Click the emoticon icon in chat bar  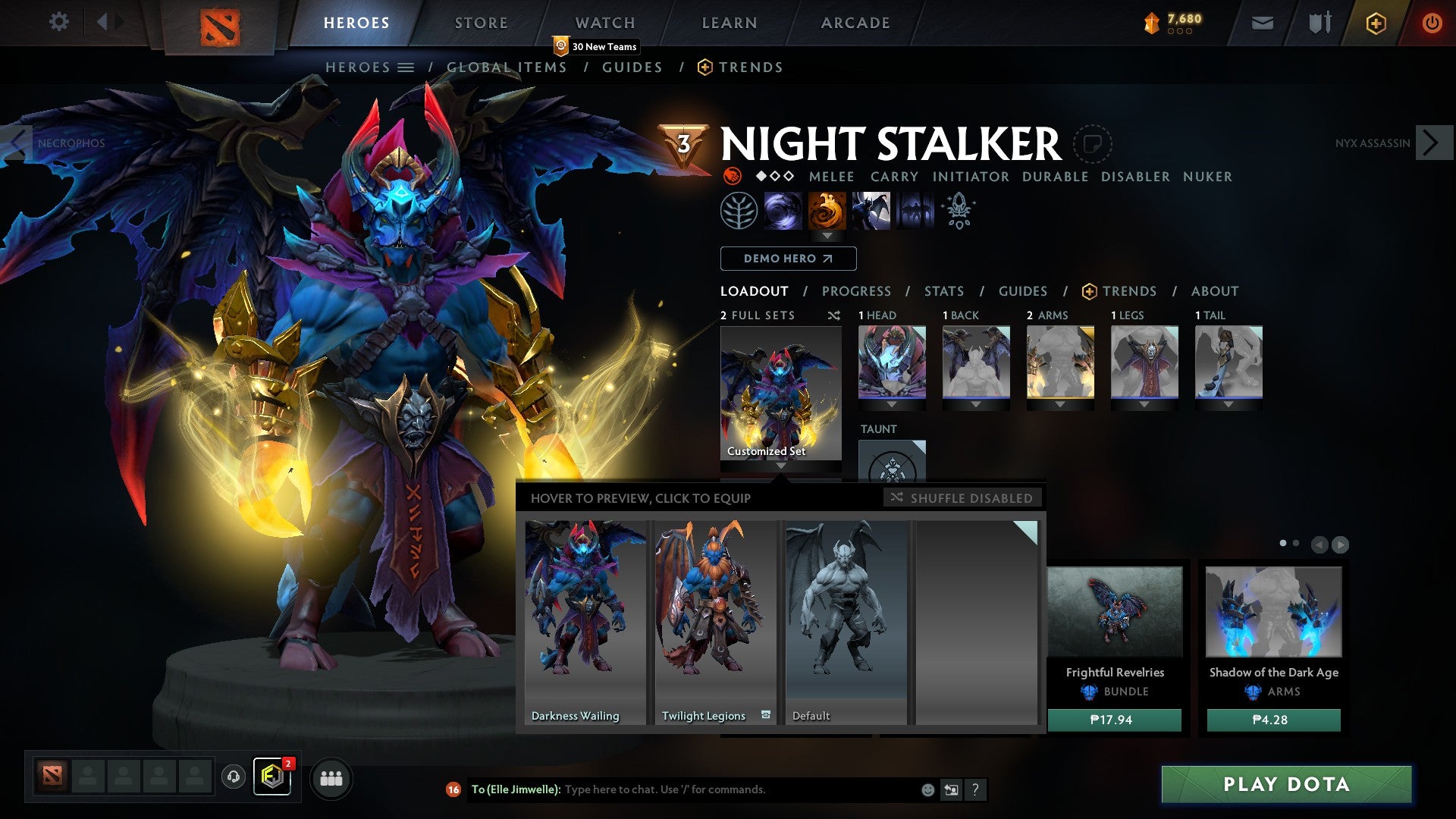[x=927, y=789]
